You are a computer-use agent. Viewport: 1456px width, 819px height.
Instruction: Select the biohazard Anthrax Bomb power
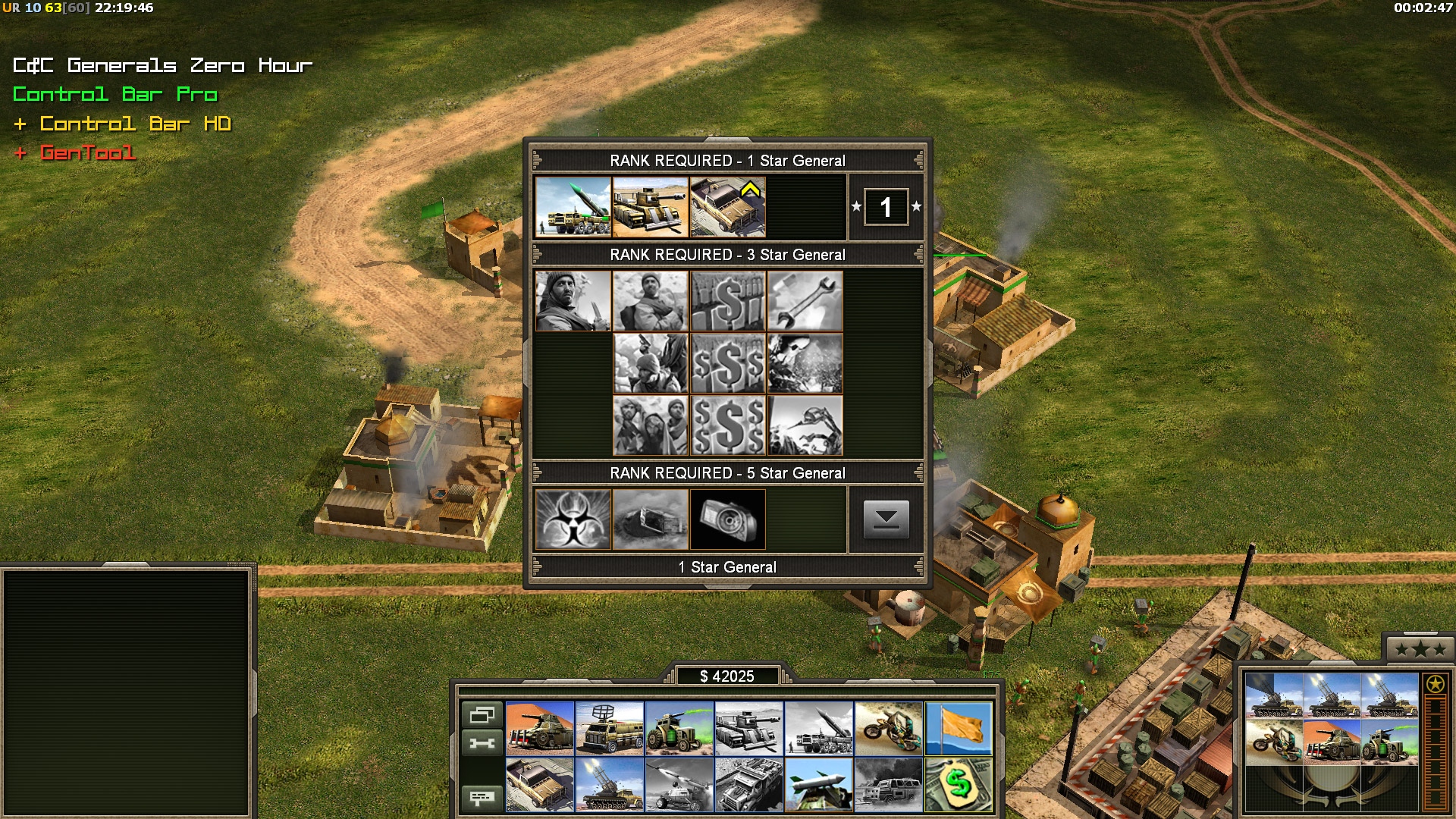point(573,519)
